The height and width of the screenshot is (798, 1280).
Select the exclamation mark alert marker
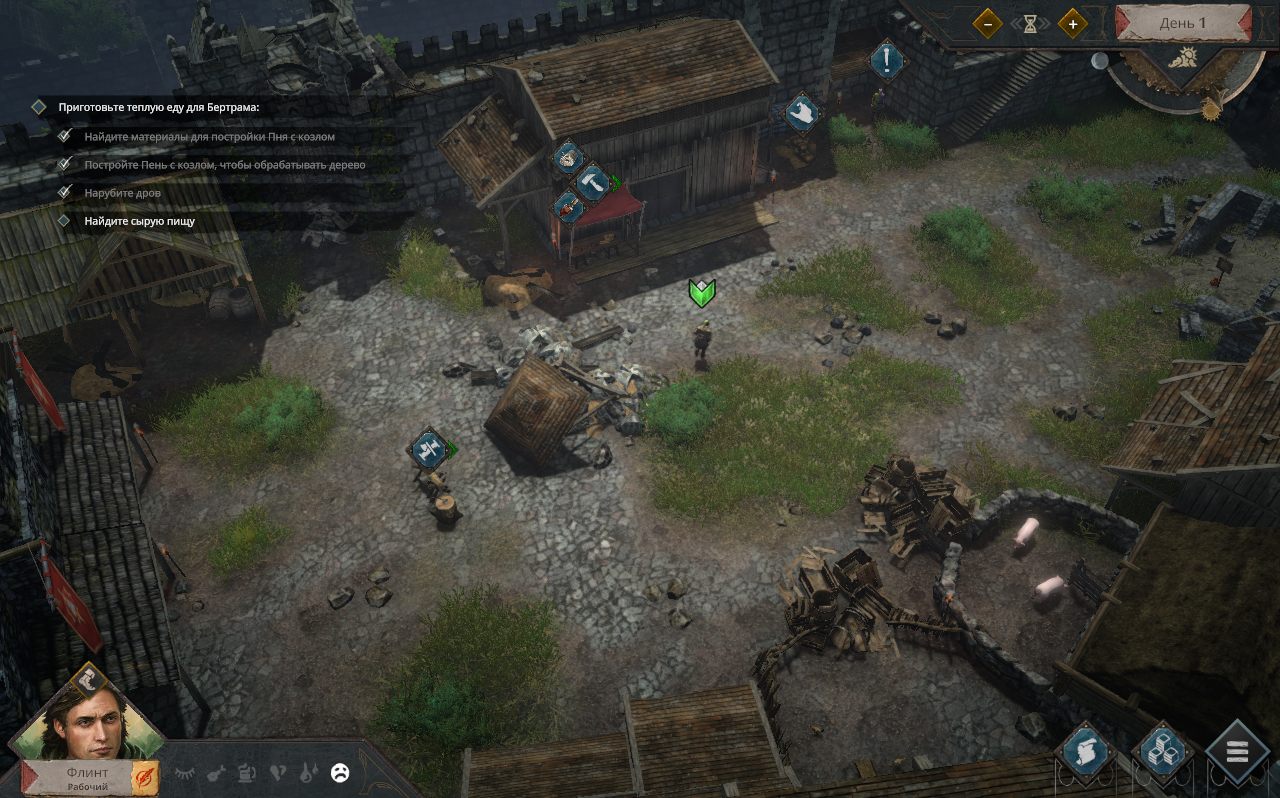tap(886, 60)
